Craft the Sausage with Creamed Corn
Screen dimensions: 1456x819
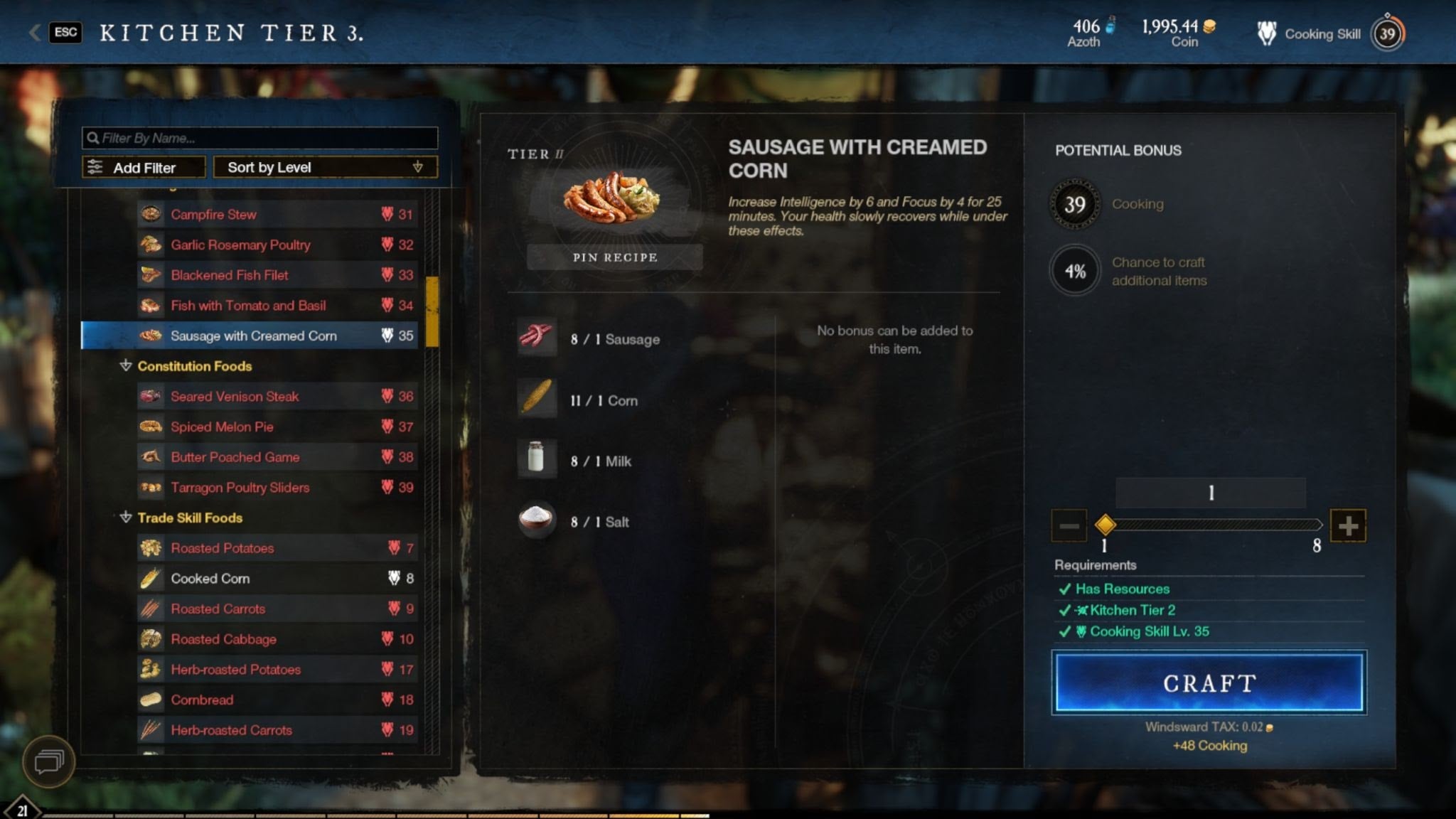coord(1209,683)
